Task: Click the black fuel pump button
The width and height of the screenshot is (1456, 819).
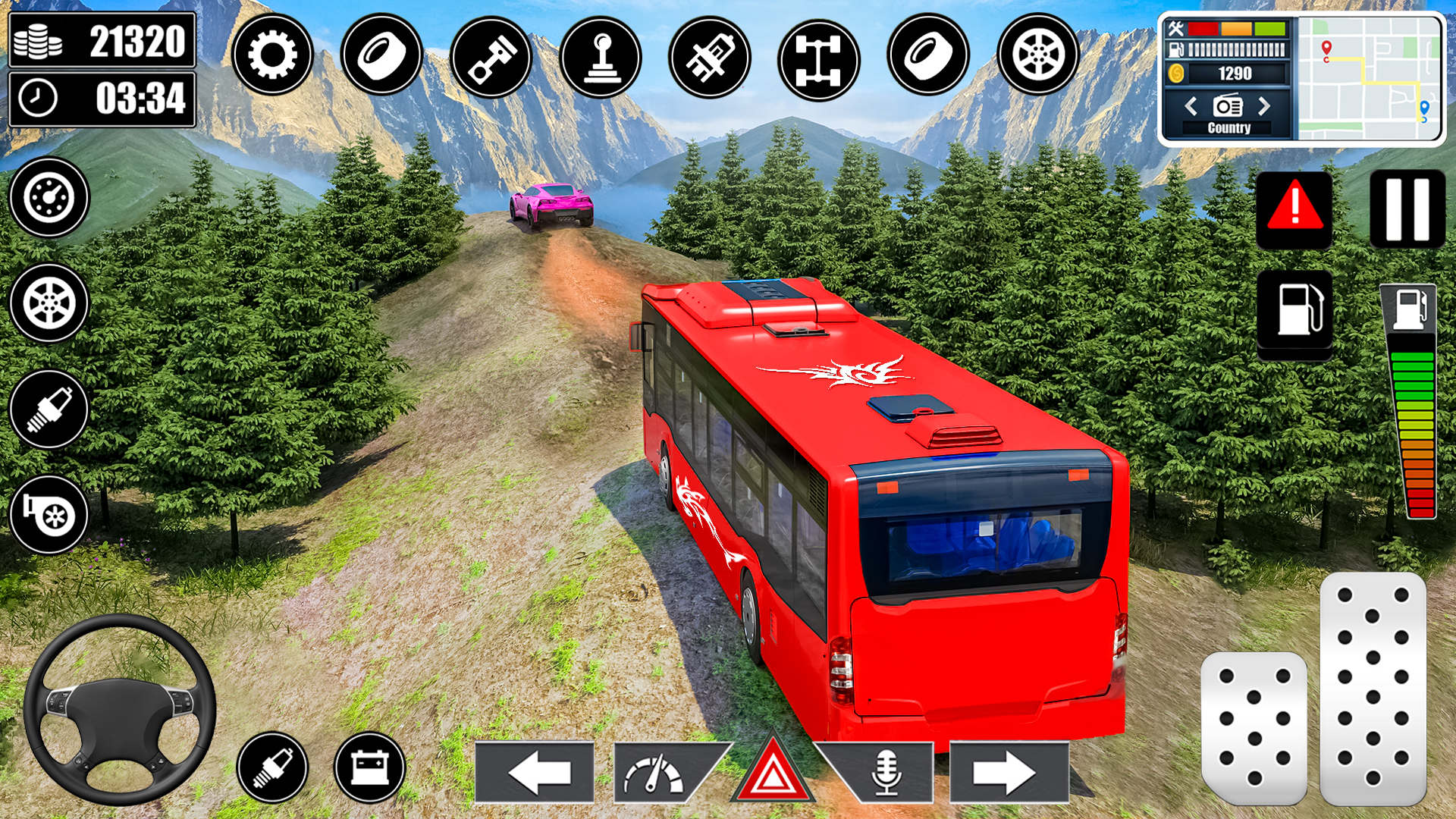Action: [1294, 310]
